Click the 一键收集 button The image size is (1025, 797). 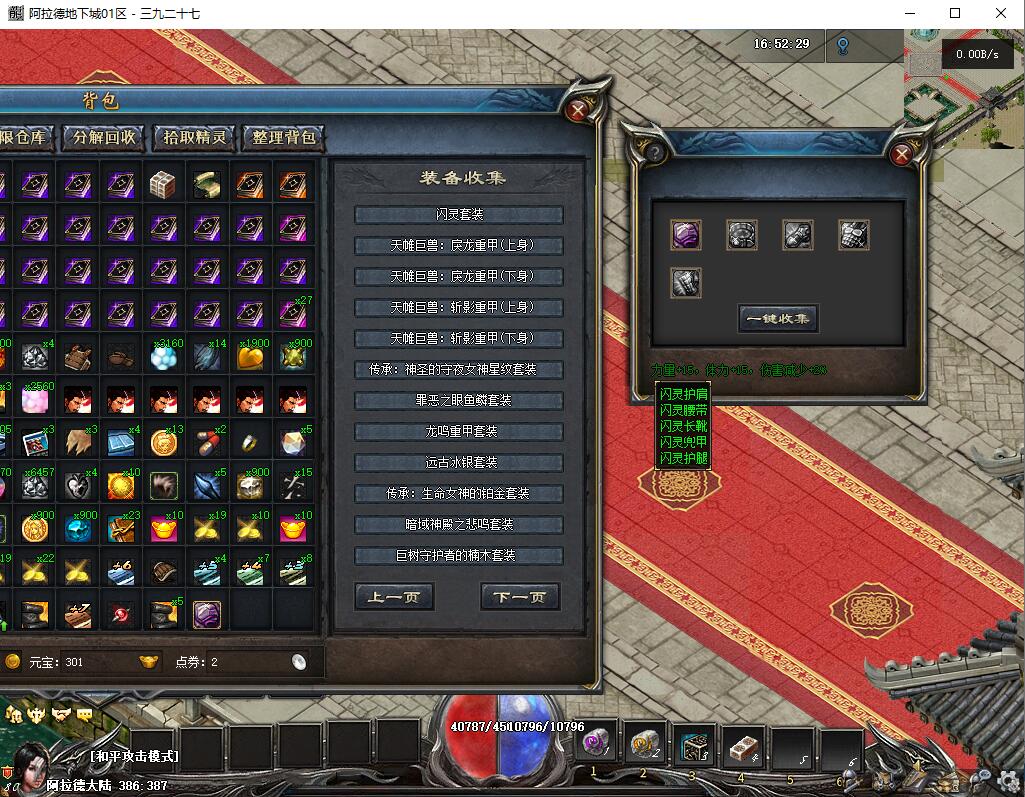point(778,319)
